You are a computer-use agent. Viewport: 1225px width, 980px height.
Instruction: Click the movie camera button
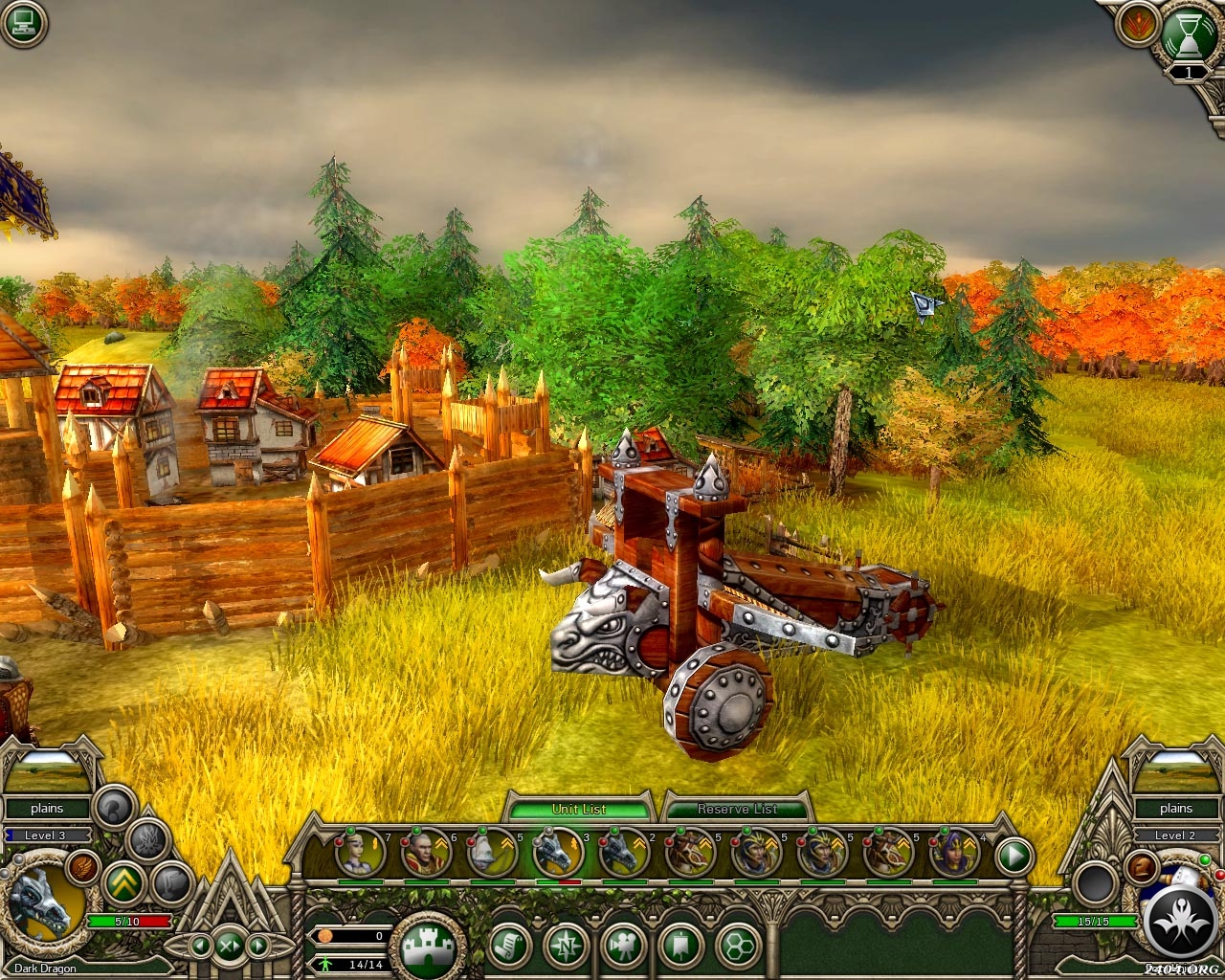(623, 947)
